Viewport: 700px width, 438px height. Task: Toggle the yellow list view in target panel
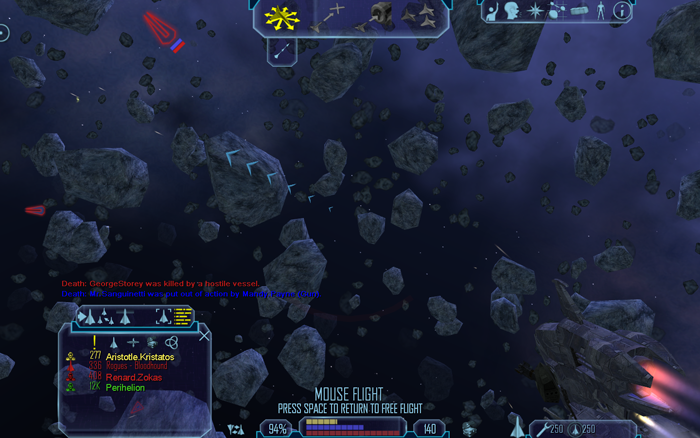coord(183,316)
